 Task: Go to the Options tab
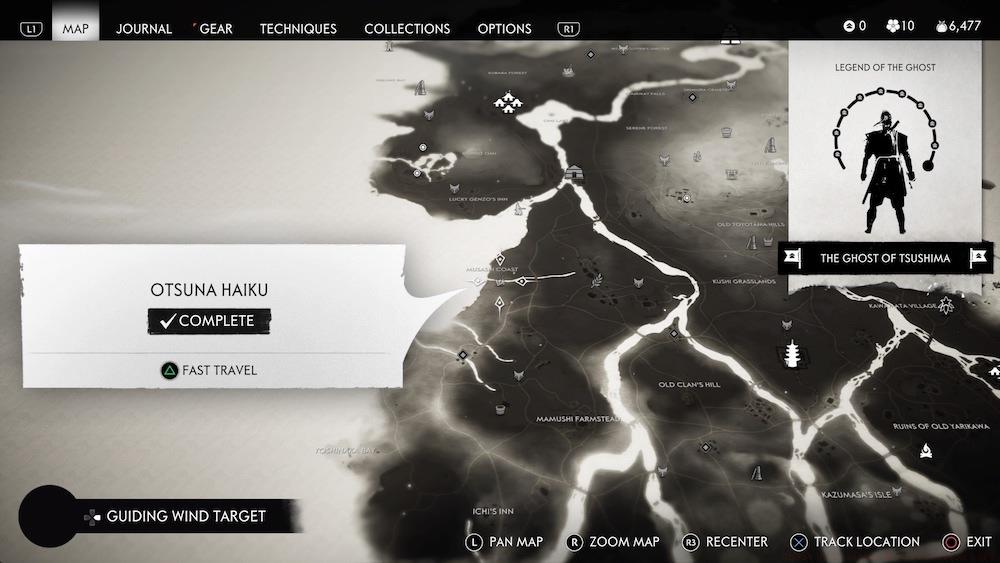tap(504, 29)
